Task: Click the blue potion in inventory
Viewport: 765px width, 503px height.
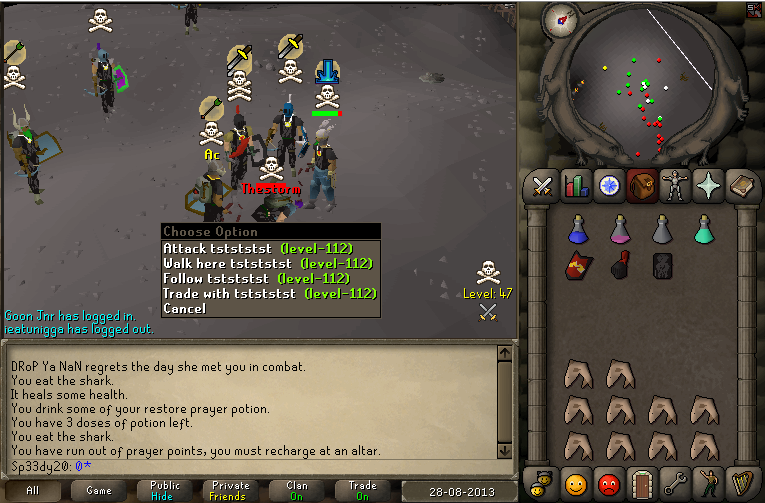Action: [x=577, y=230]
